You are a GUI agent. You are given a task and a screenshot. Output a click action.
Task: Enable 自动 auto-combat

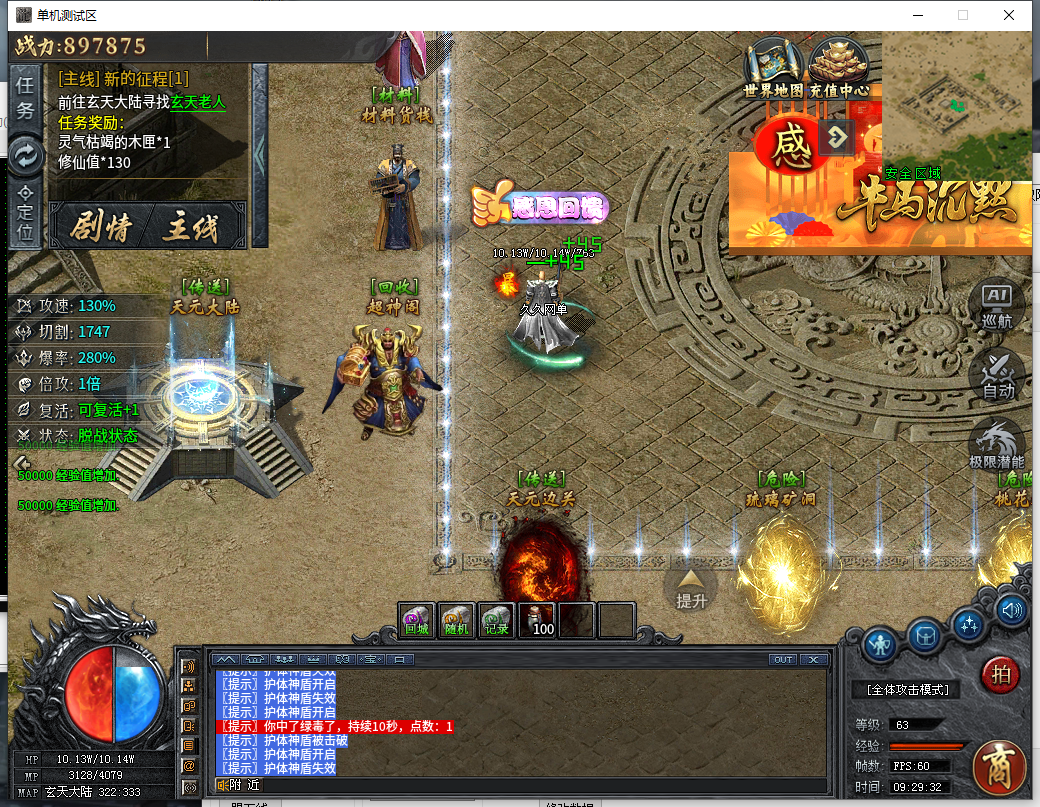pyautogui.click(x=997, y=374)
